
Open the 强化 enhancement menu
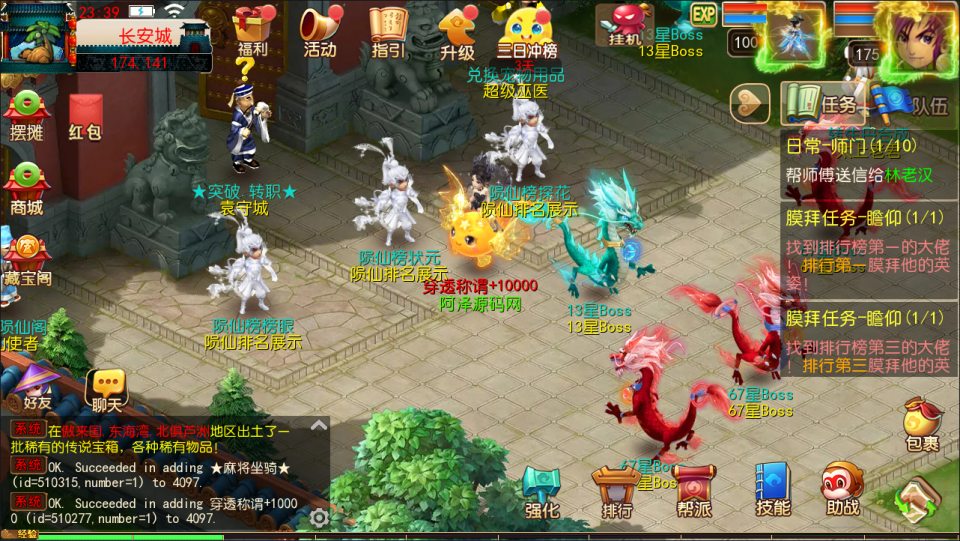(543, 490)
